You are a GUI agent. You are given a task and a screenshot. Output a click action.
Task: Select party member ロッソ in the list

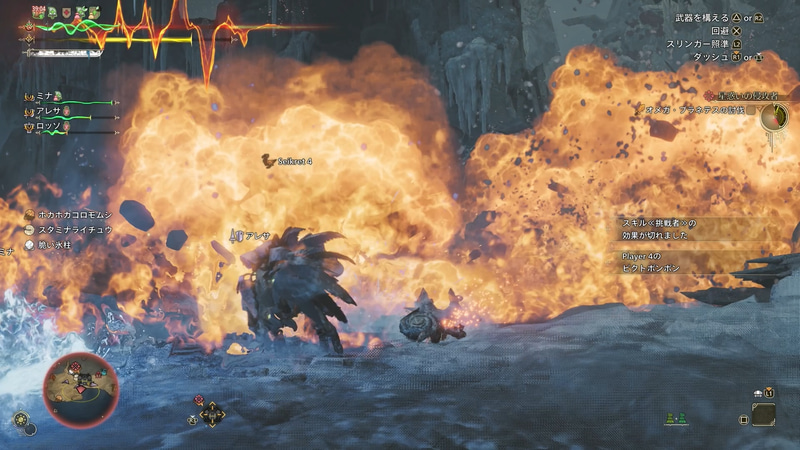tap(50, 127)
